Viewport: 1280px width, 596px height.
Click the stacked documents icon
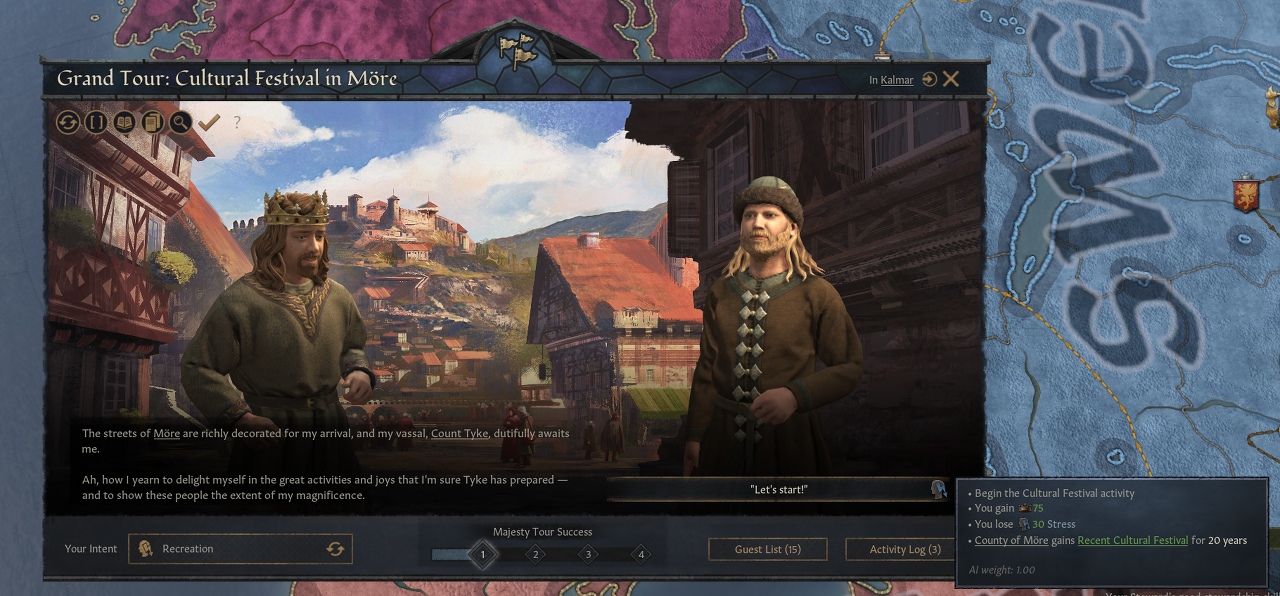tap(152, 122)
